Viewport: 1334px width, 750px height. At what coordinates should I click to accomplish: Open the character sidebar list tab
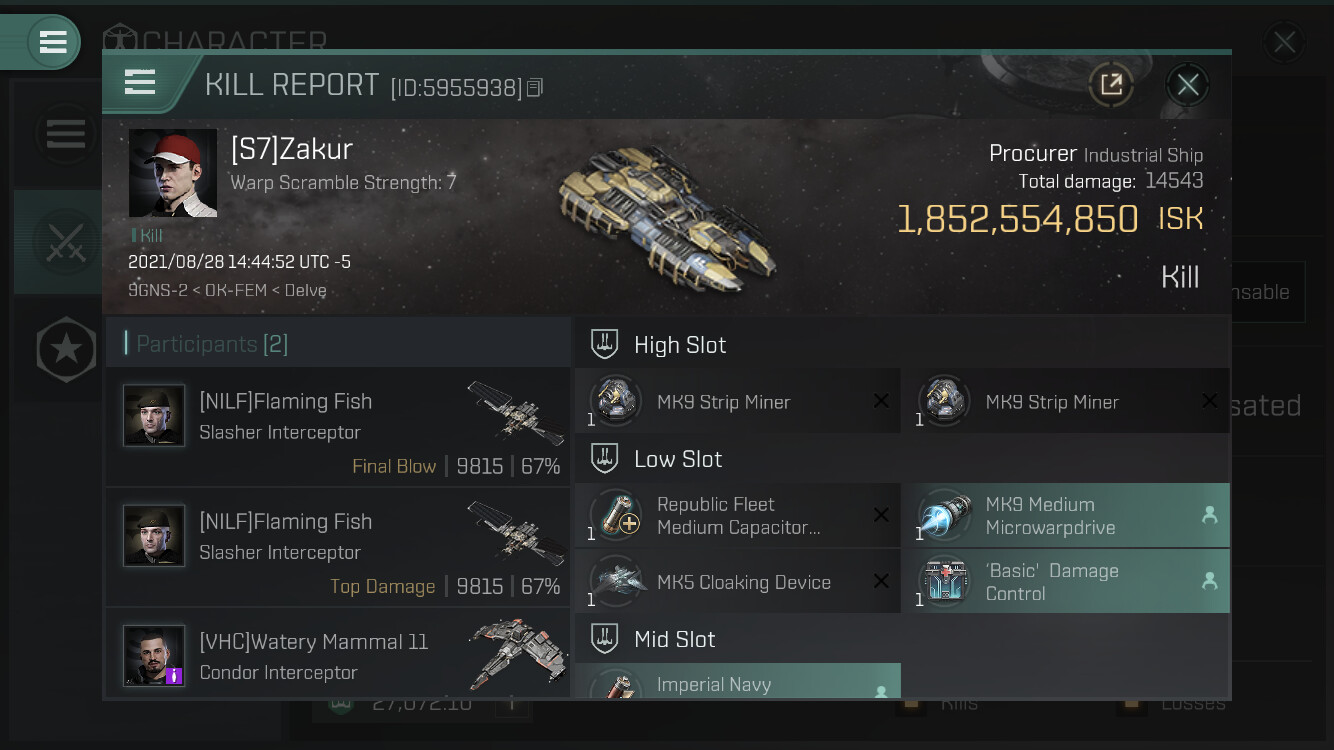(x=65, y=134)
